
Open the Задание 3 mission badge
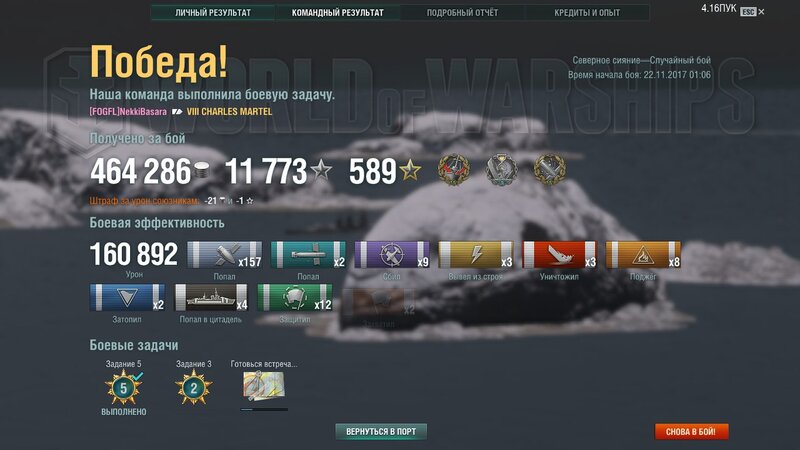193,388
